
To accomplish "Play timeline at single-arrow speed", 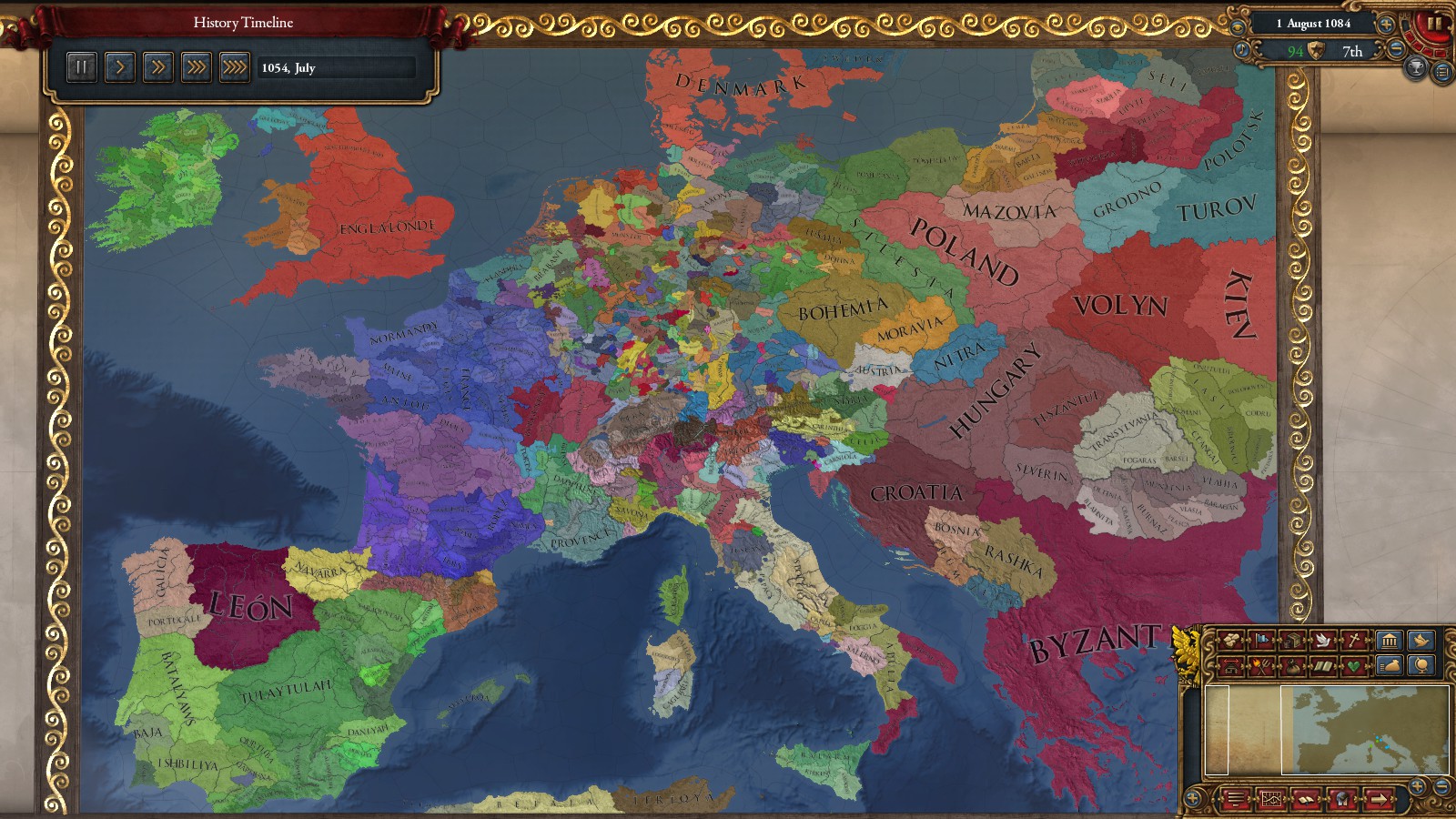I will tap(119, 66).
